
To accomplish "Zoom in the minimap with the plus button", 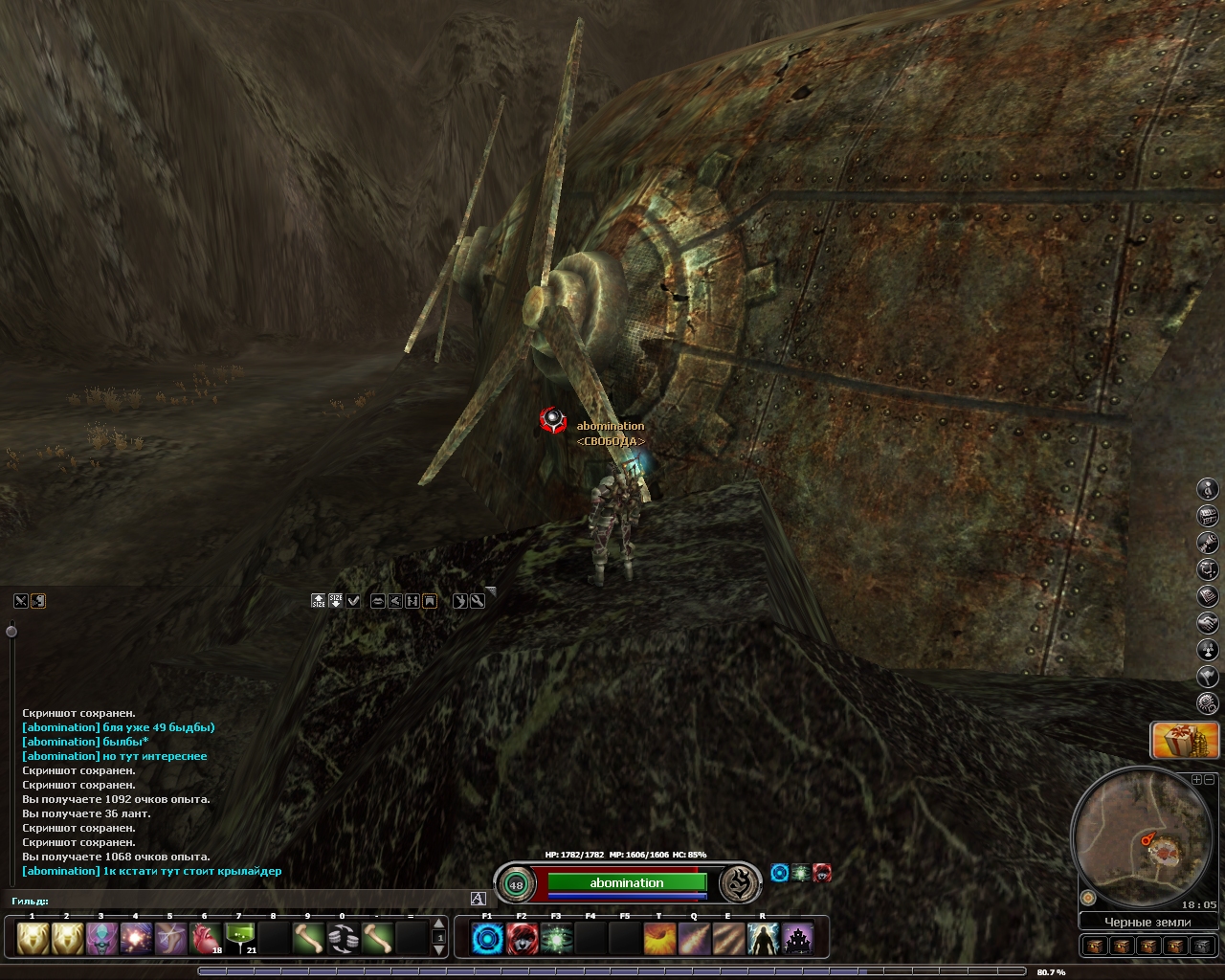I will pos(1196,780).
